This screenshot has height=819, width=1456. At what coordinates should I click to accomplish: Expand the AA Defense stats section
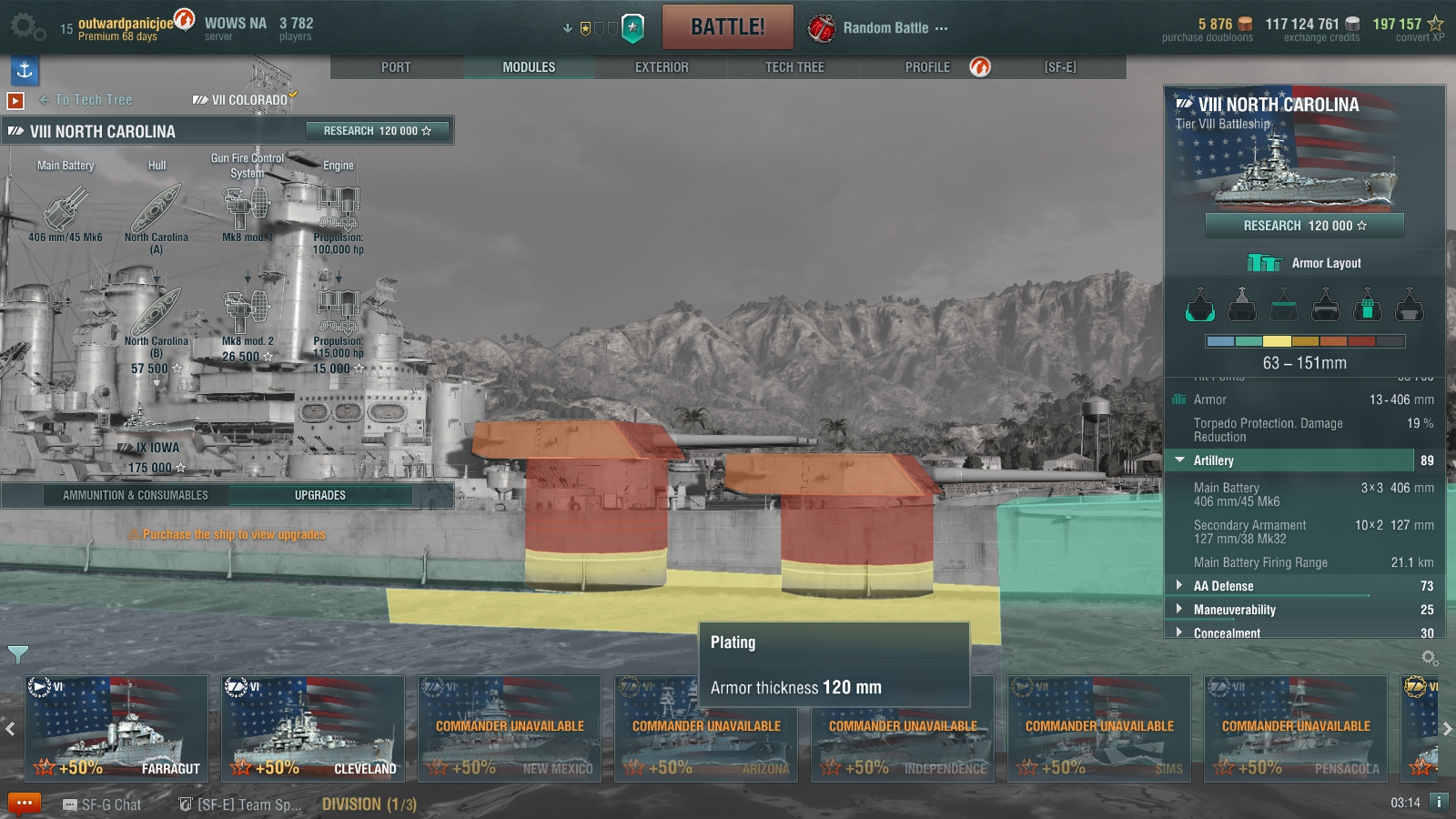(x=1223, y=586)
